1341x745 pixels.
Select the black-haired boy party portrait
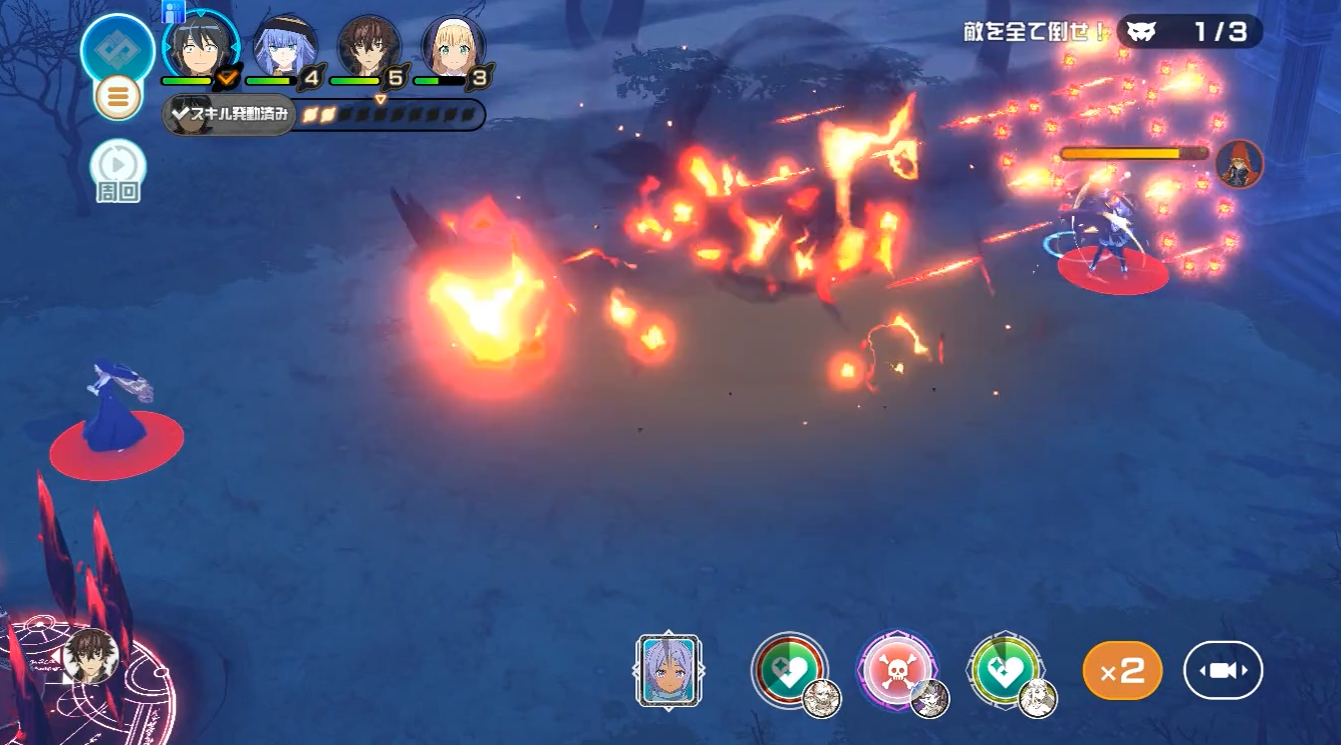[x=200, y=47]
